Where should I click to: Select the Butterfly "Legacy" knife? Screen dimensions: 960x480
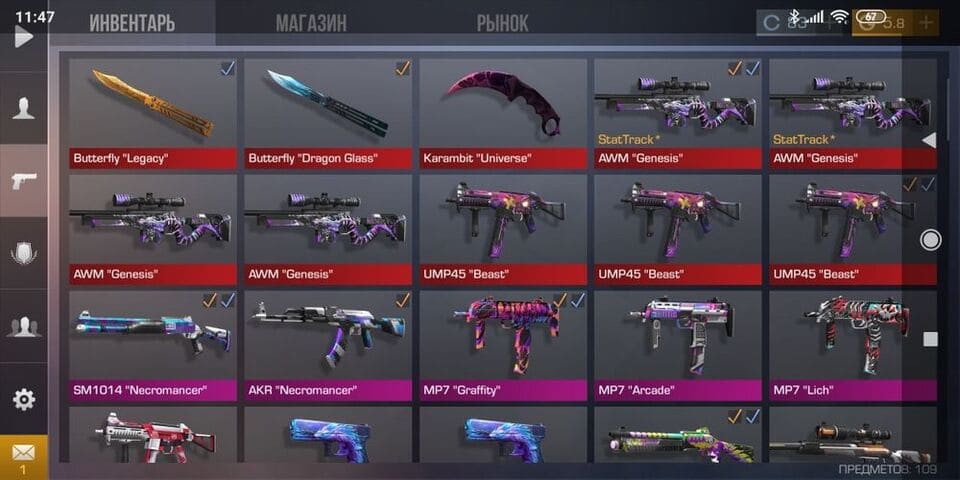153,112
